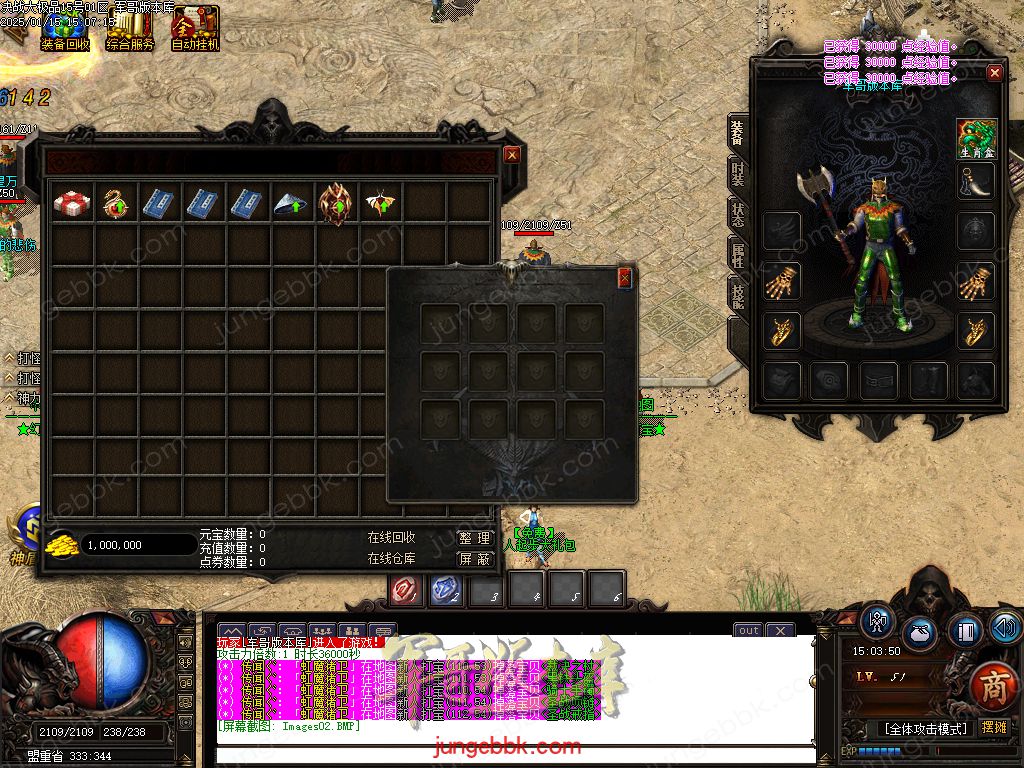Open 在线仓库 online warehouse
Viewport: 1024px width, 768px height.
(x=391, y=559)
